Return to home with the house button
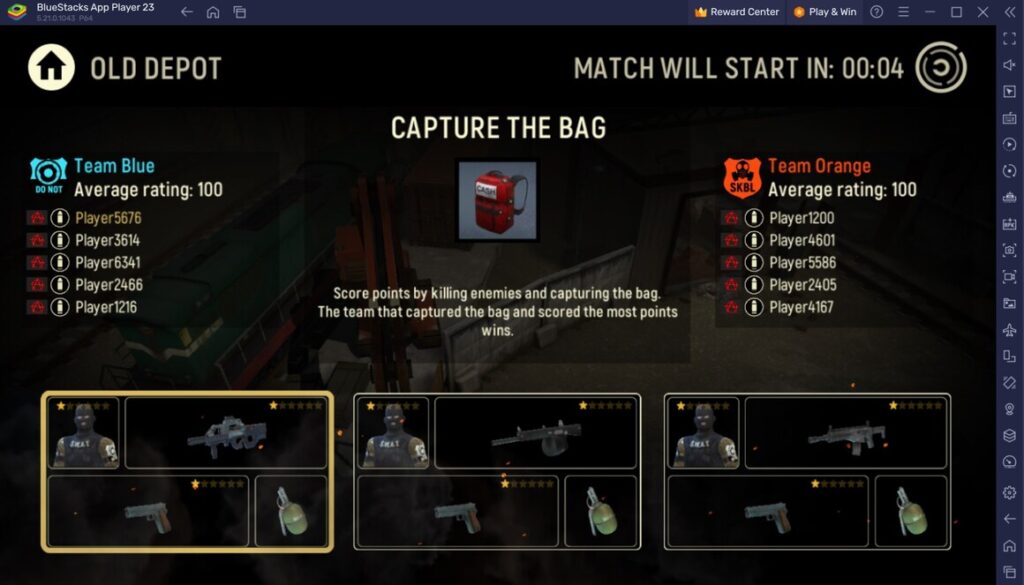The height and width of the screenshot is (585, 1024). click(52, 68)
